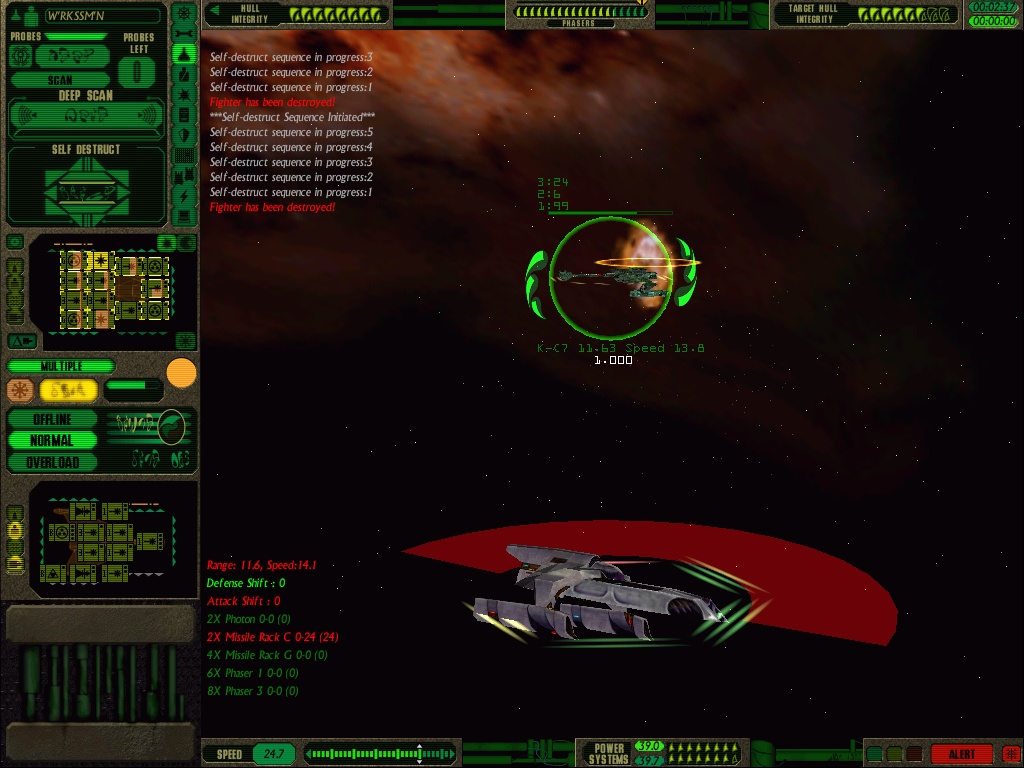Viewport: 1024px width, 768px height.
Task: Set weapons mode to OVERLOAD
Action: 53,462
